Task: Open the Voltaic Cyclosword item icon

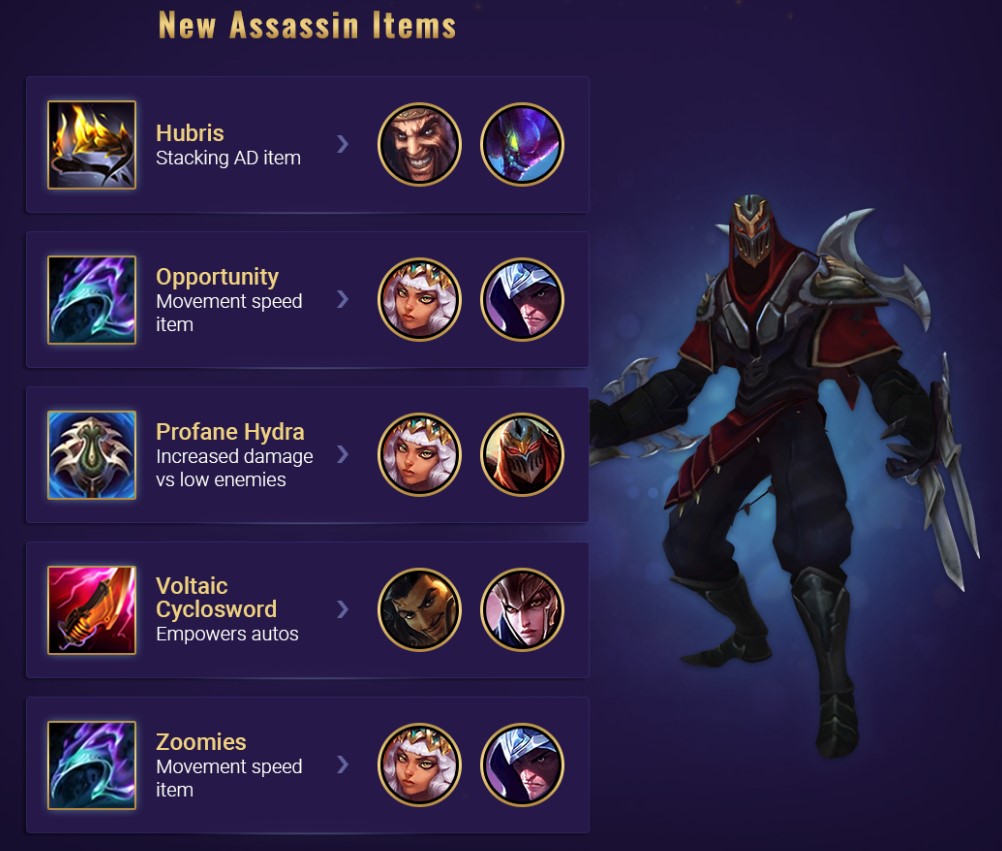Action: [x=91, y=610]
